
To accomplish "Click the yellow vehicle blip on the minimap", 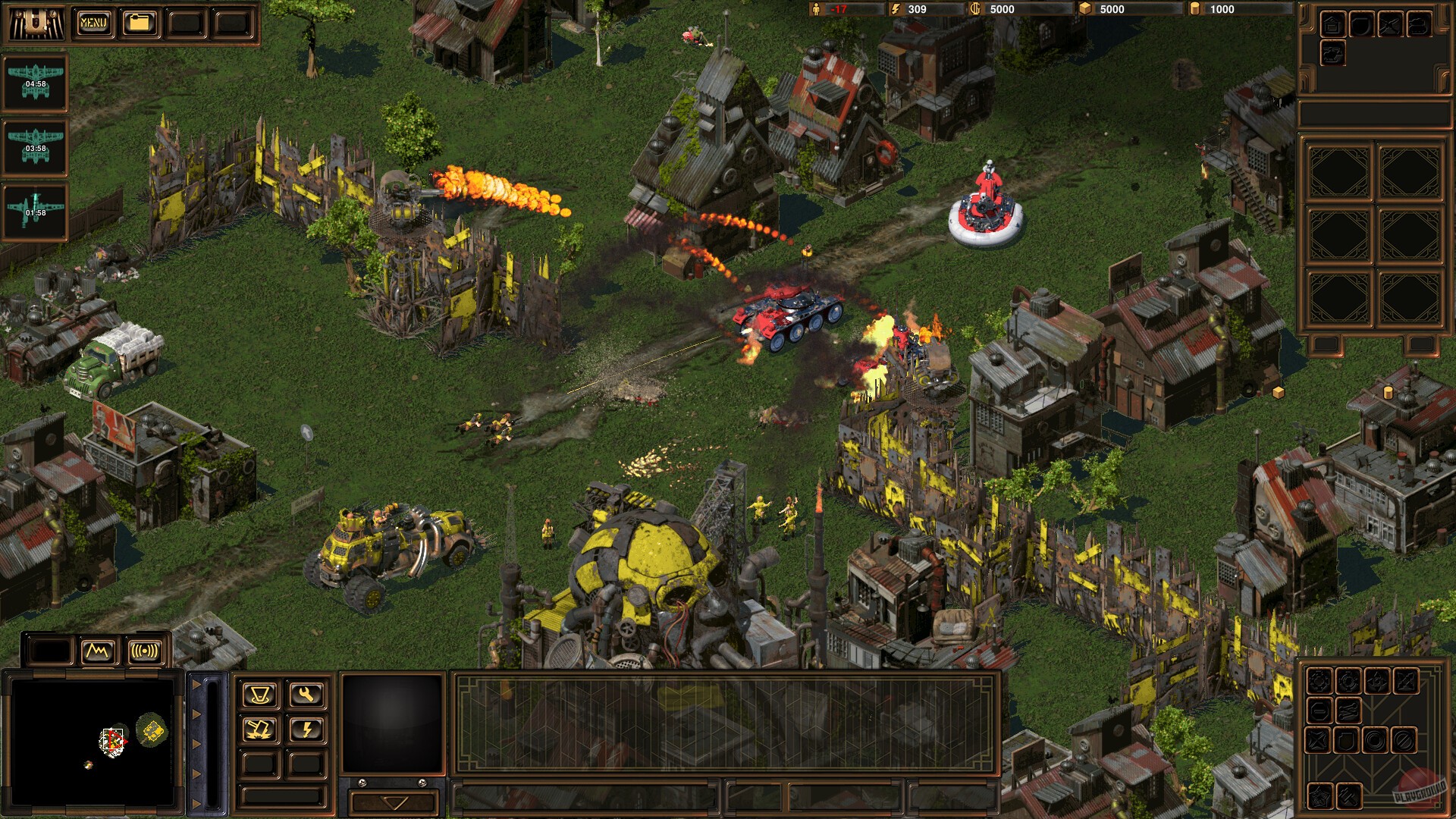I will (153, 732).
